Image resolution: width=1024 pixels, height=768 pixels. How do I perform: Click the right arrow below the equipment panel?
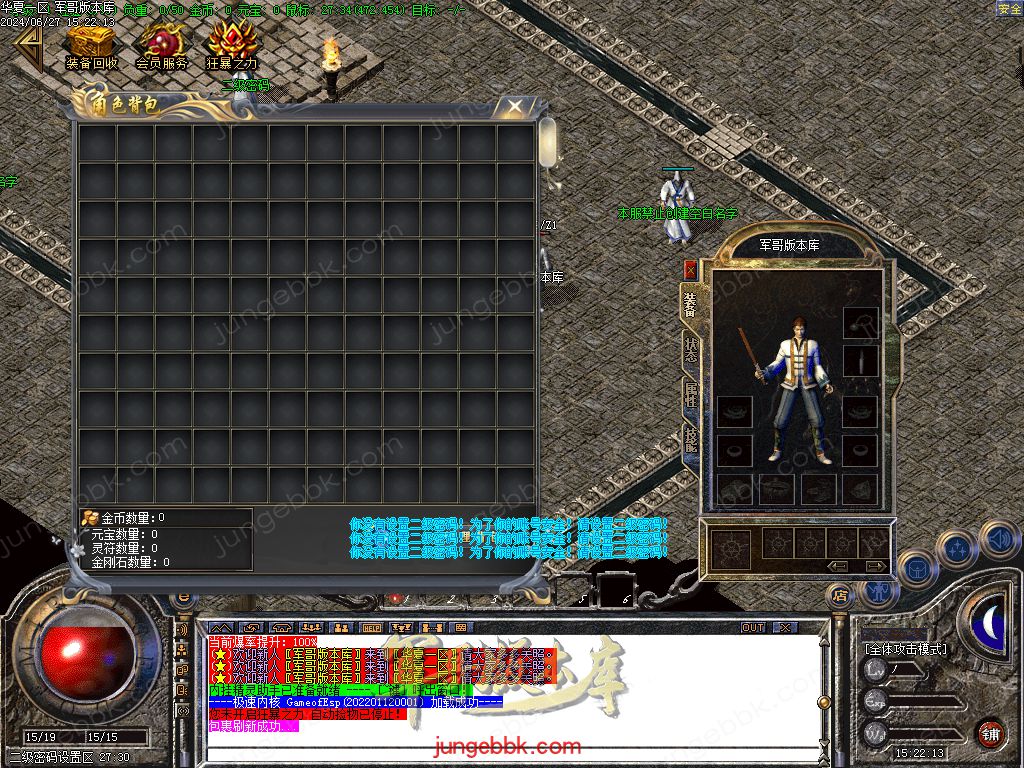[874, 566]
